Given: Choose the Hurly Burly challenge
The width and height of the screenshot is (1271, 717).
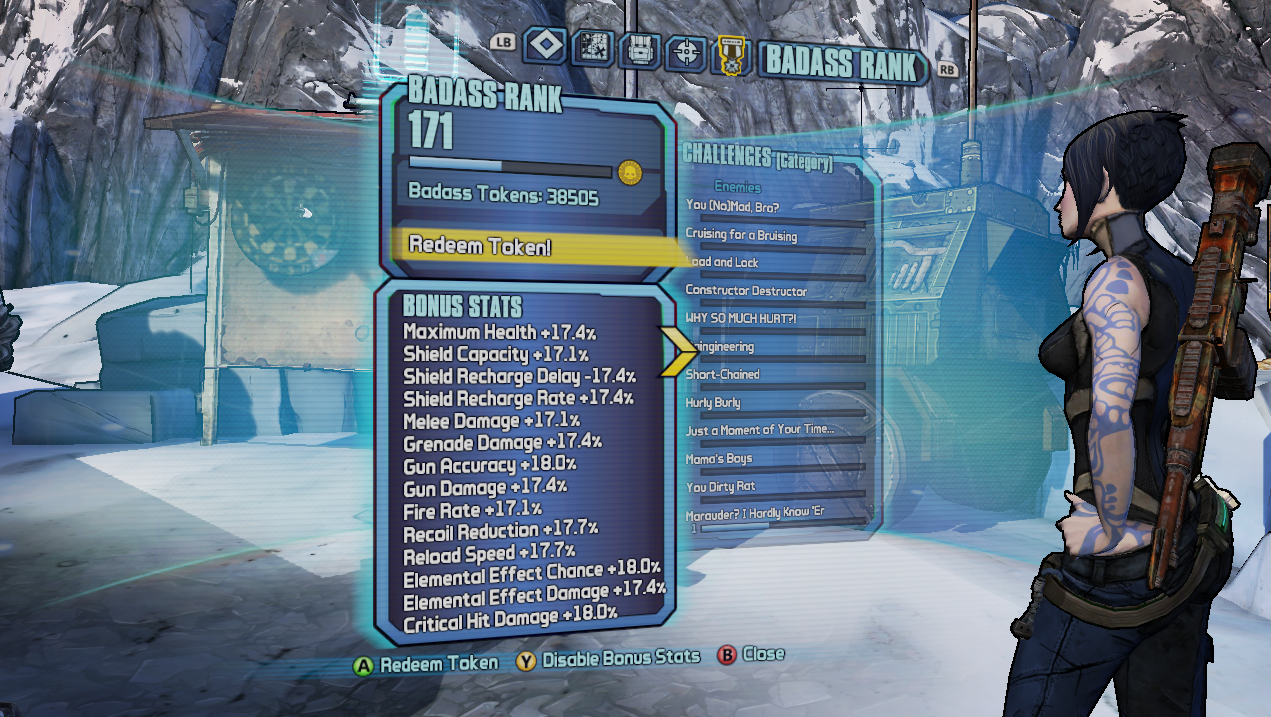Looking at the screenshot, I should (713, 403).
